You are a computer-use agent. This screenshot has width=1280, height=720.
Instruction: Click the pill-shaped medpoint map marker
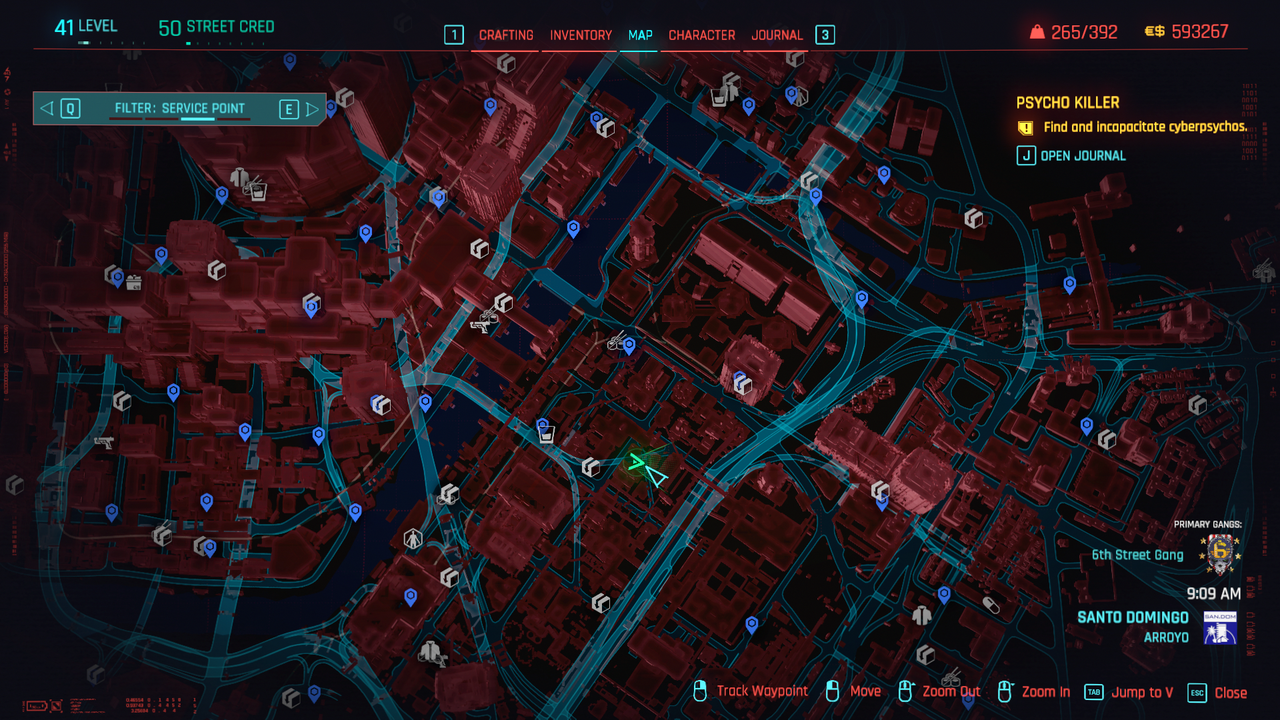tap(990, 605)
